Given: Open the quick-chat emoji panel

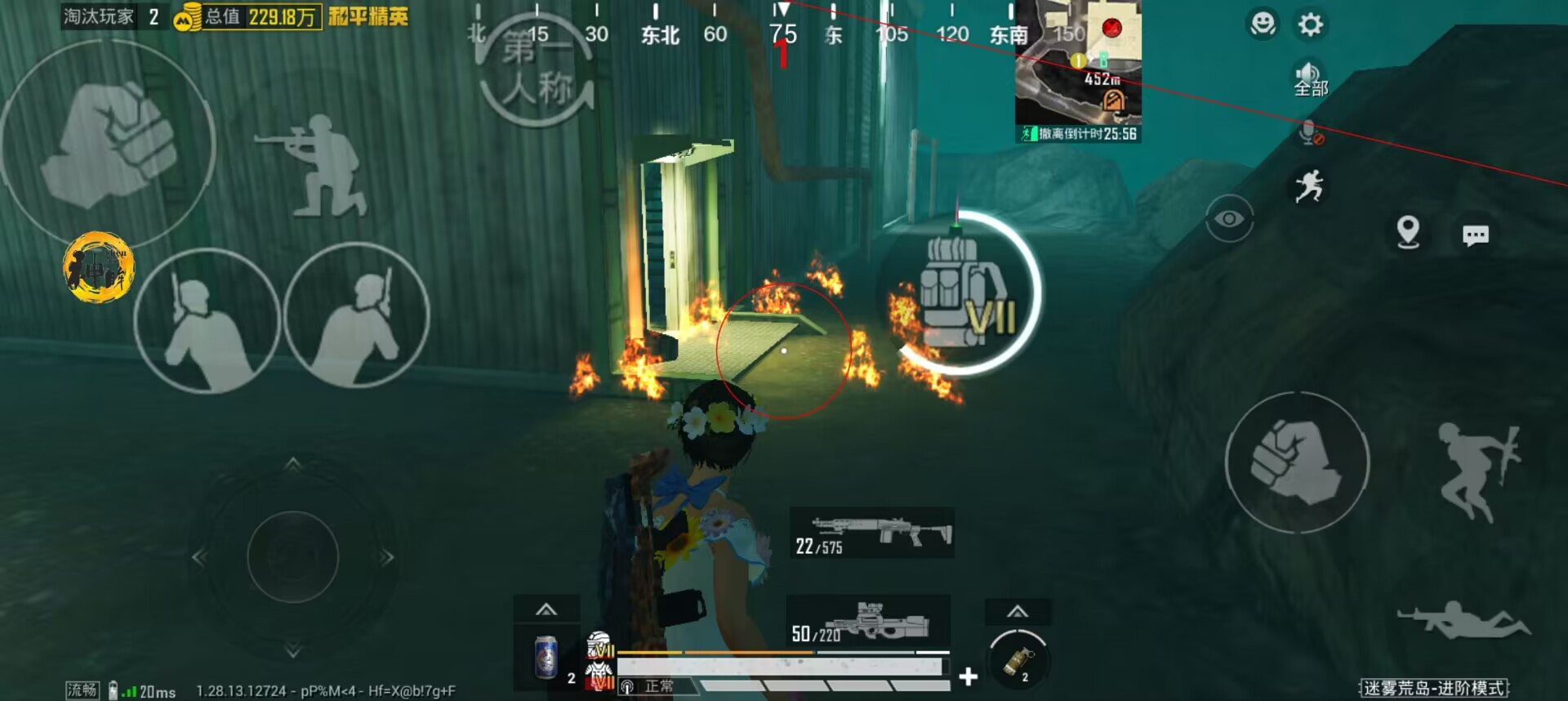Looking at the screenshot, I should point(1263,25).
